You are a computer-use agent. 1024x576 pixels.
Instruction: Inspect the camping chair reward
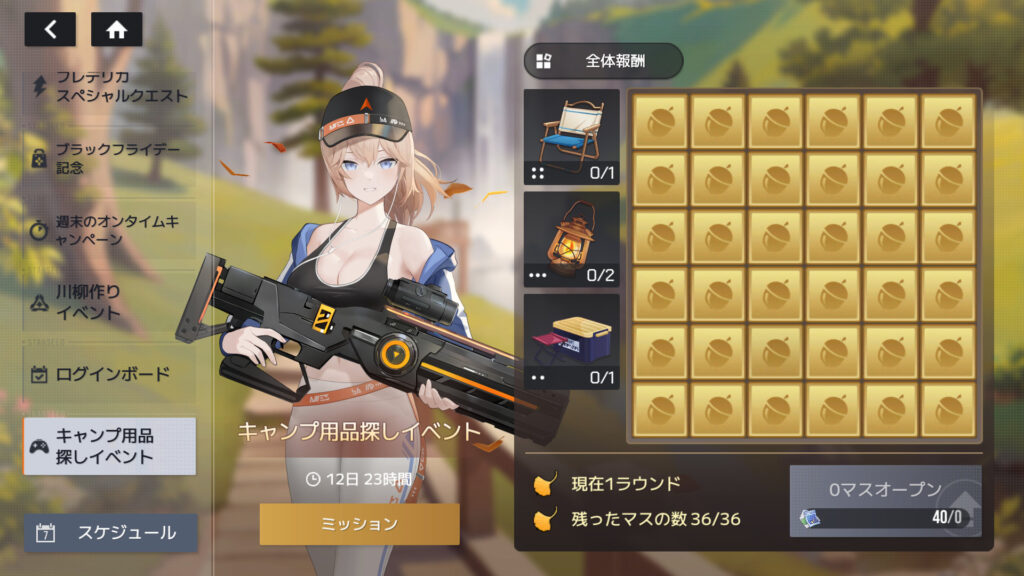coord(572,137)
